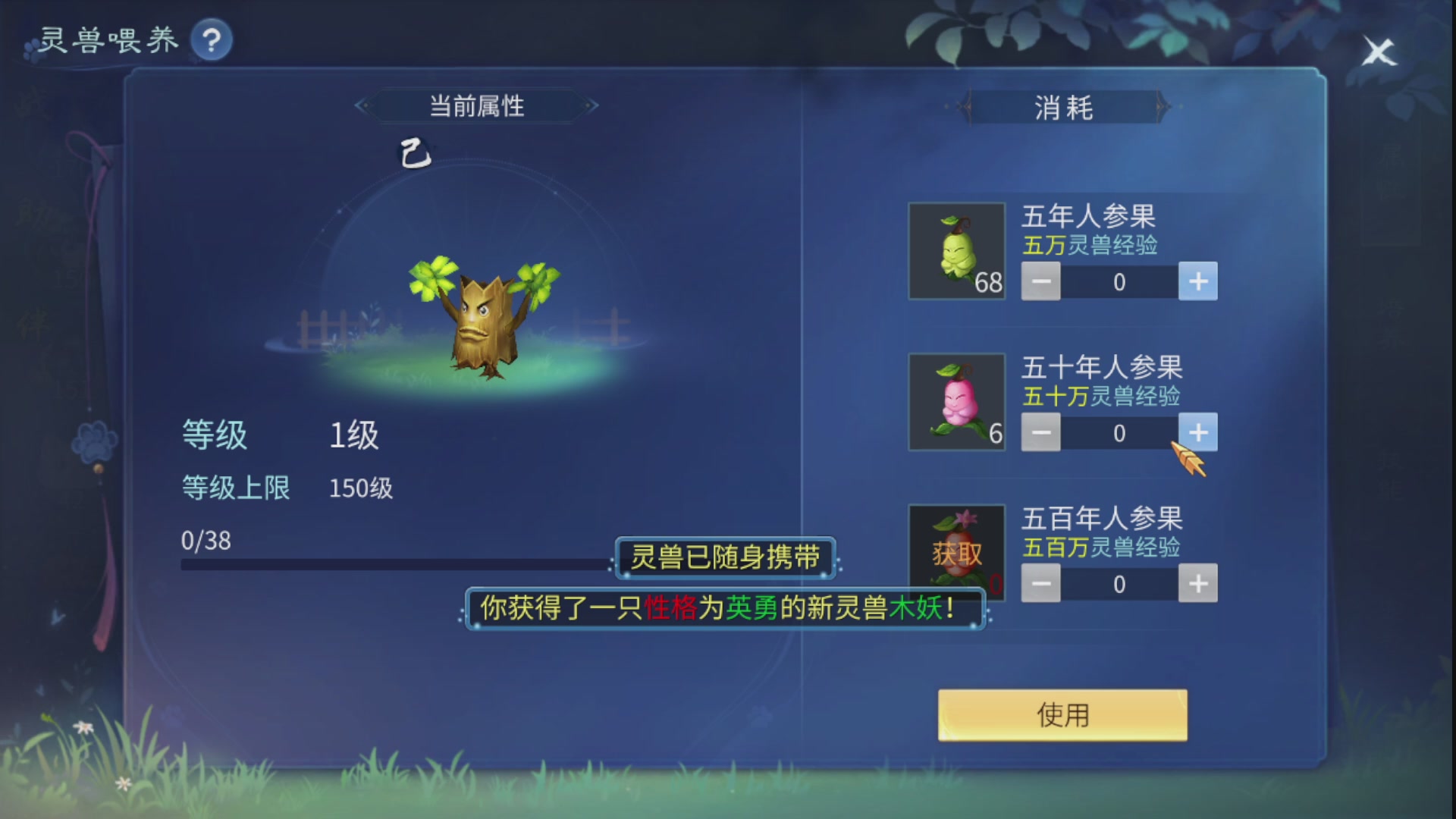The height and width of the screenshot is (819, 1456).
Task: Increase 五十年人参果 quantity with plus button
Action: coord(1198,432)
